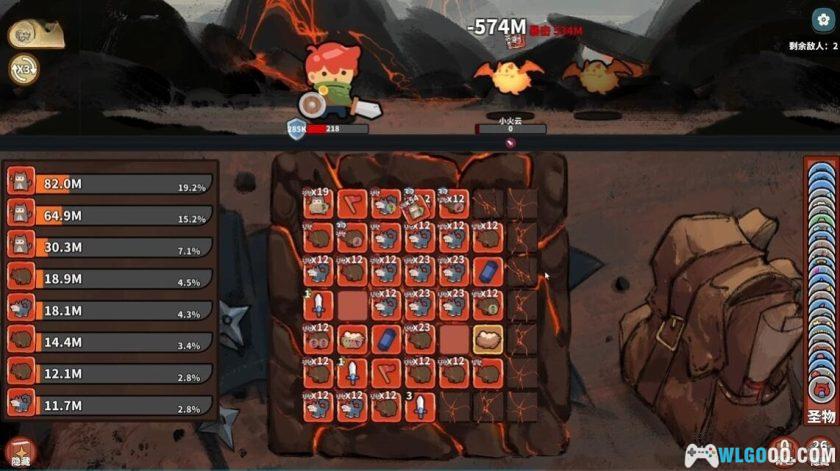
Task: Open the settings gear in the corner
Action: [x=822, y=20]
